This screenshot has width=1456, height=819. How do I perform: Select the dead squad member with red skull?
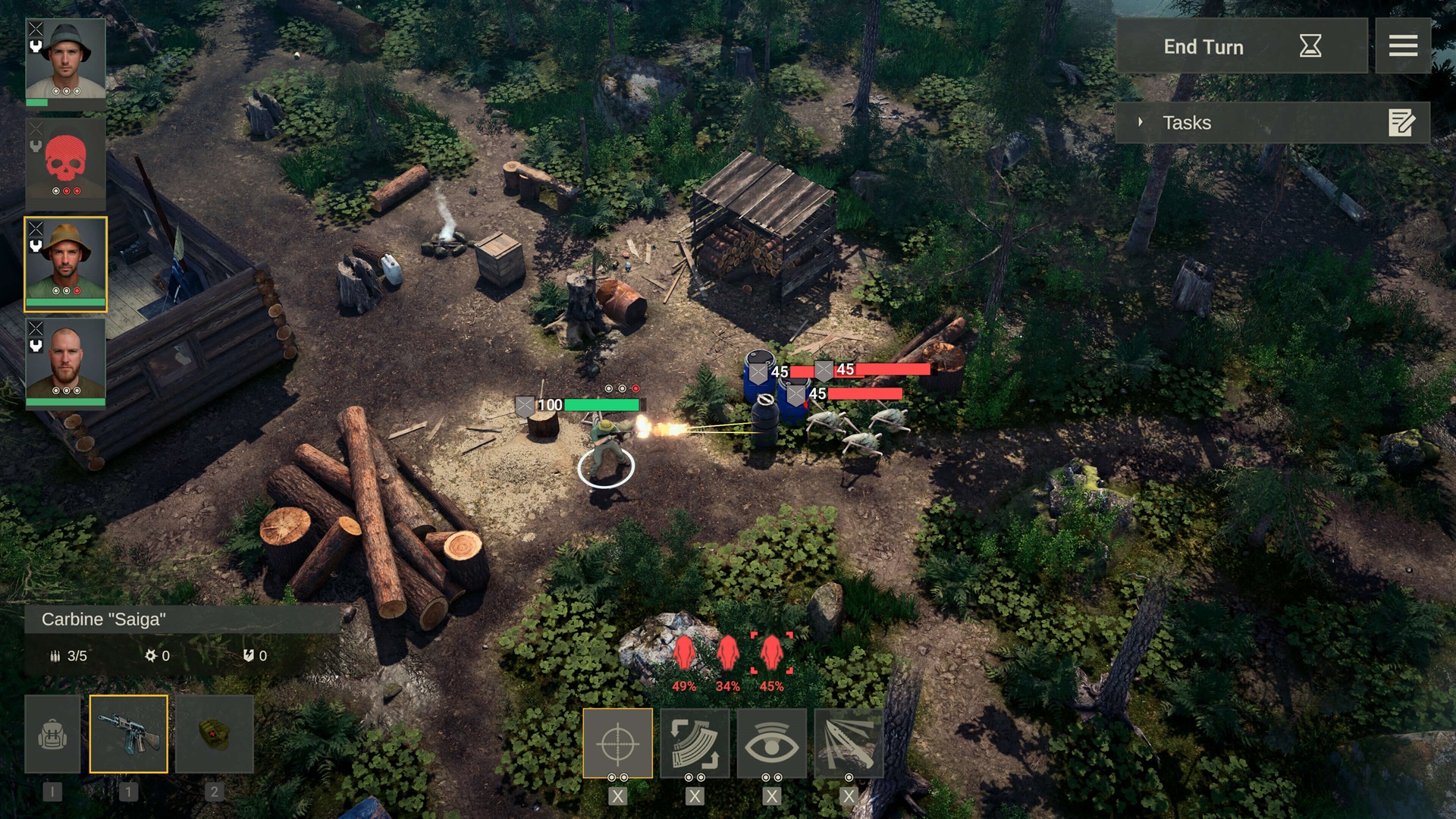pos(65,162)
